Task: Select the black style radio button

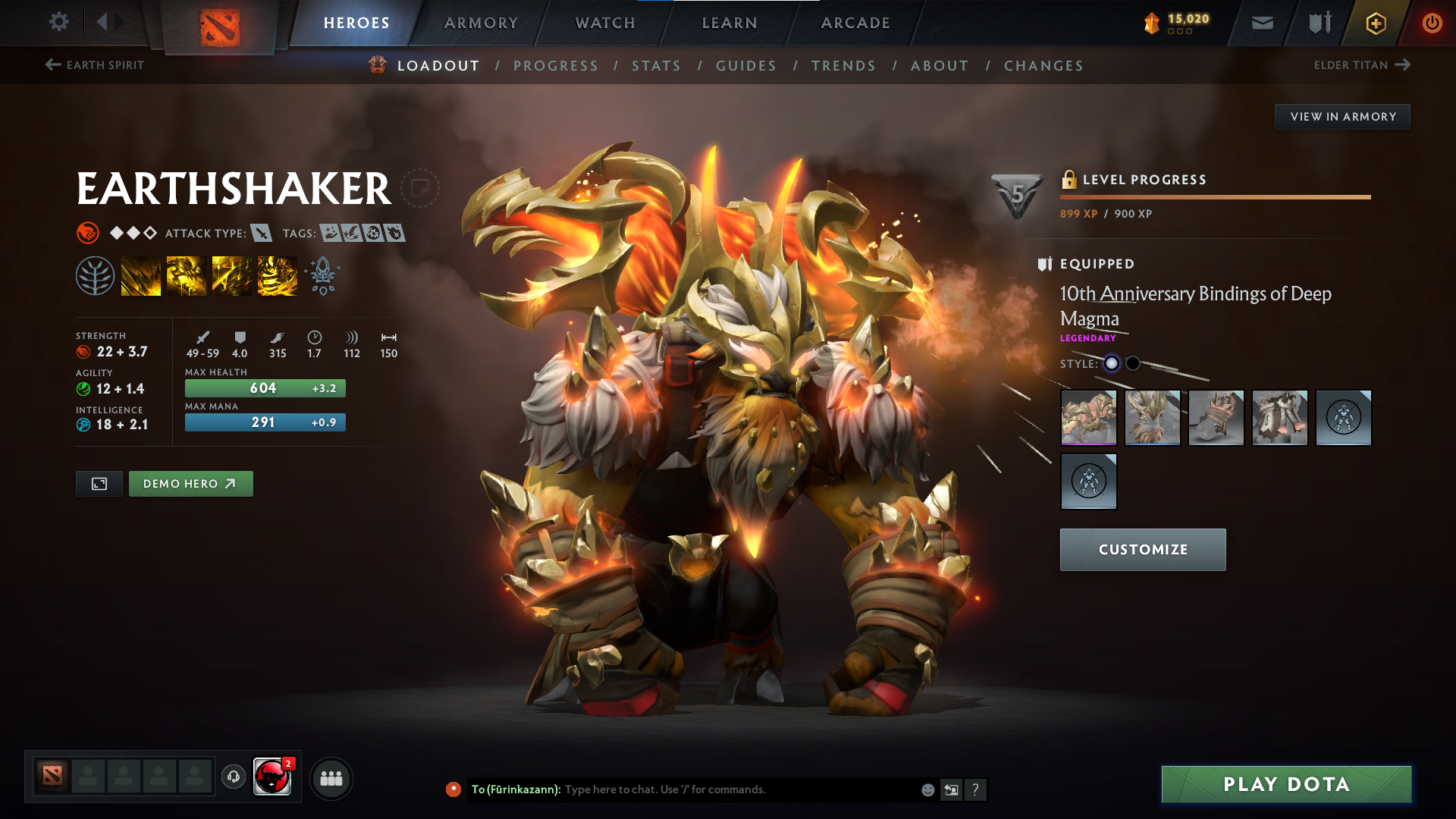Action: click(1134, 363)
